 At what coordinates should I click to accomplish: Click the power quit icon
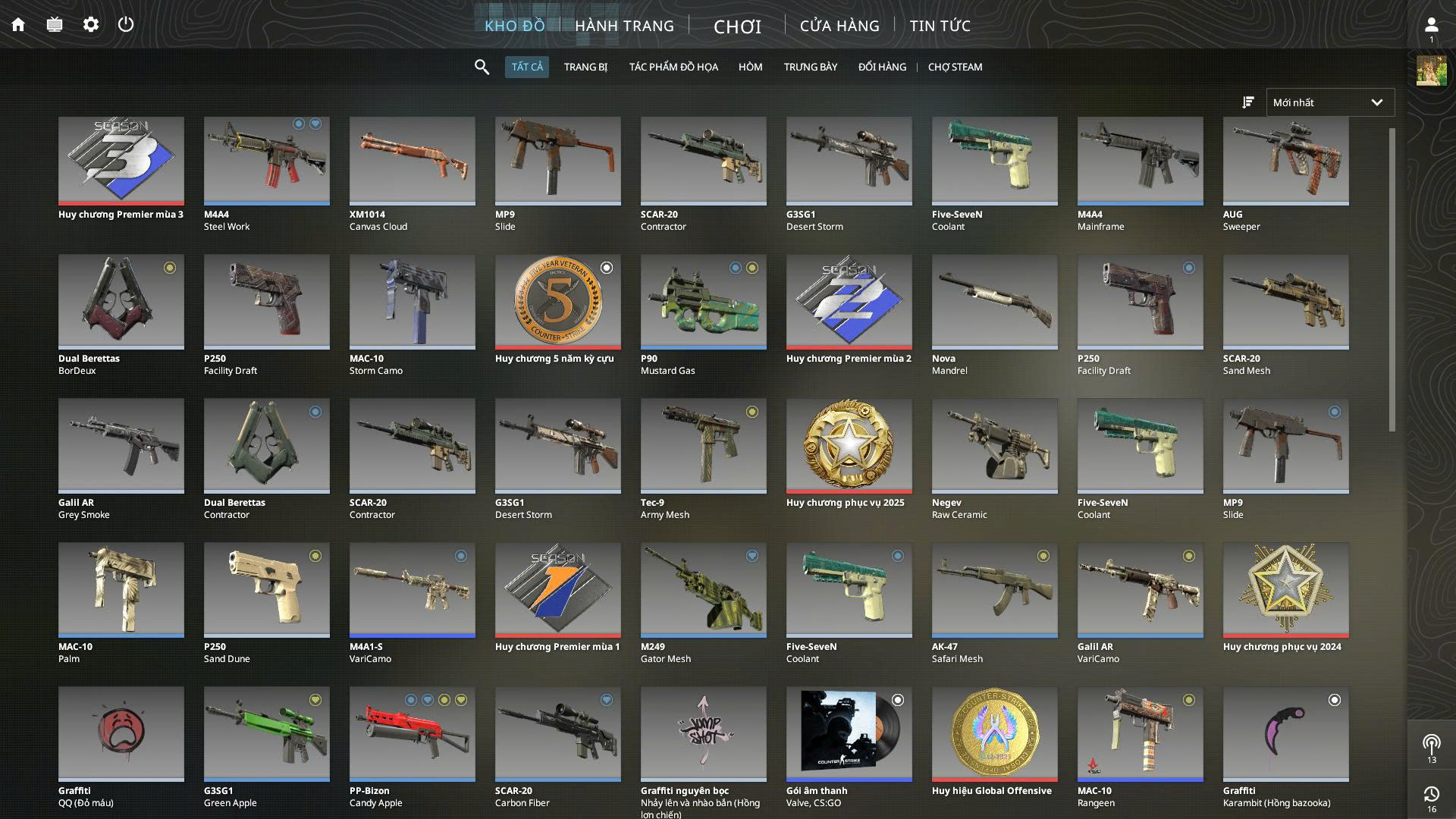(126, 25)
